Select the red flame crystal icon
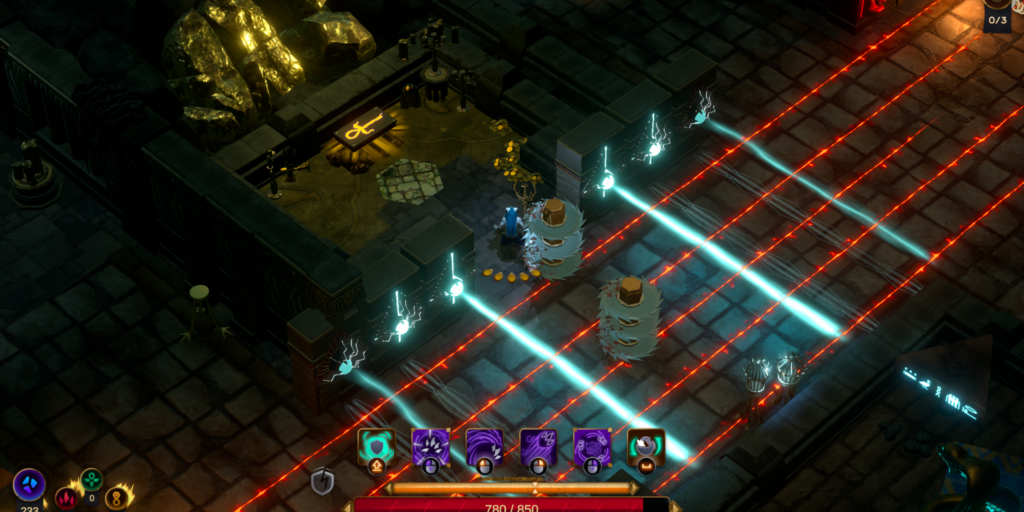Viewport: 1024px width, 512px height. pyautogui.click(x=67, y=497)
